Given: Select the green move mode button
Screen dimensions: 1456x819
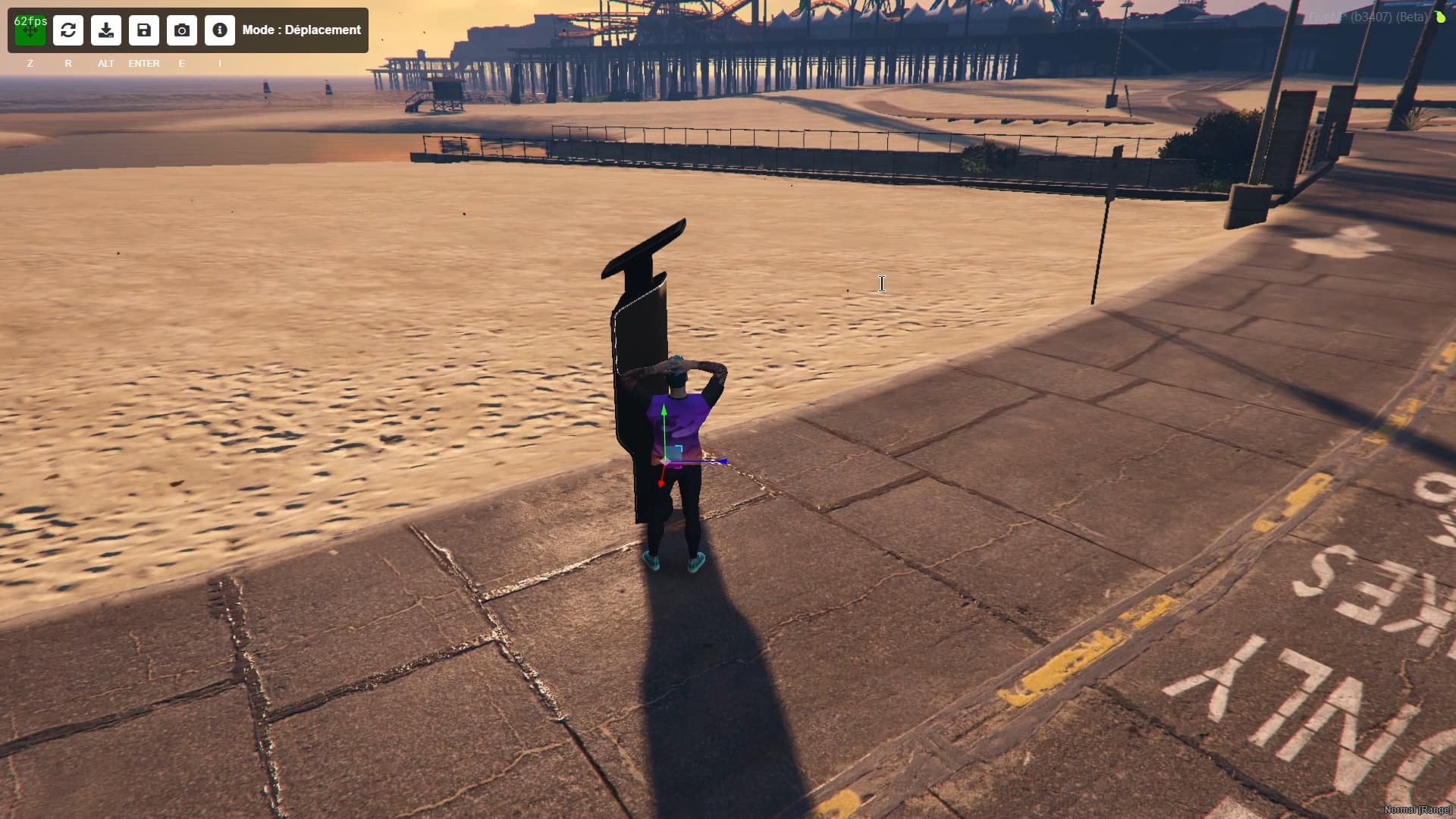Looking at the screenshot, I should tap(30, 30).
